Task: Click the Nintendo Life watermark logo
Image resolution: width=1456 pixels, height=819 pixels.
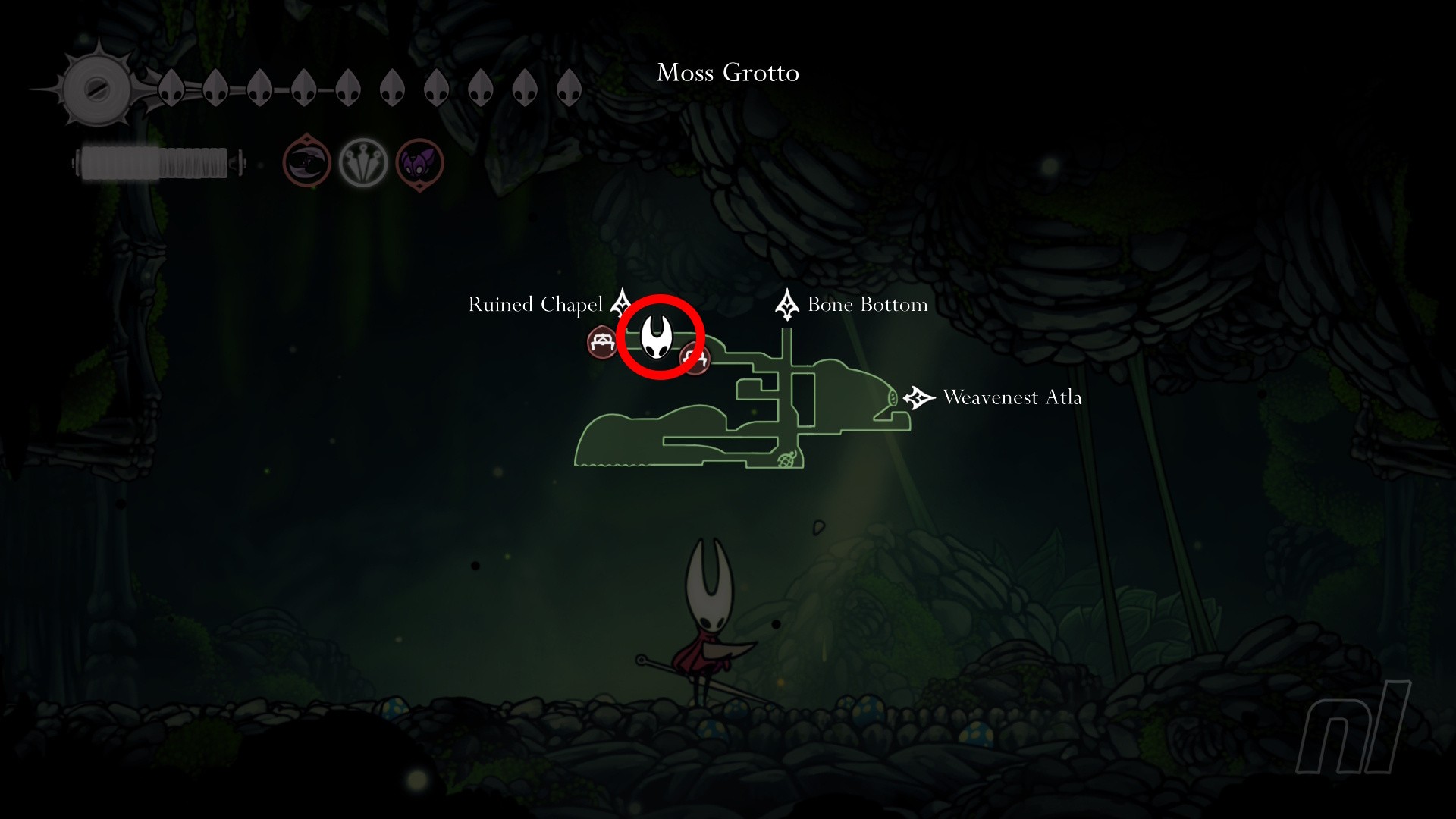Action: point(1352,730)
